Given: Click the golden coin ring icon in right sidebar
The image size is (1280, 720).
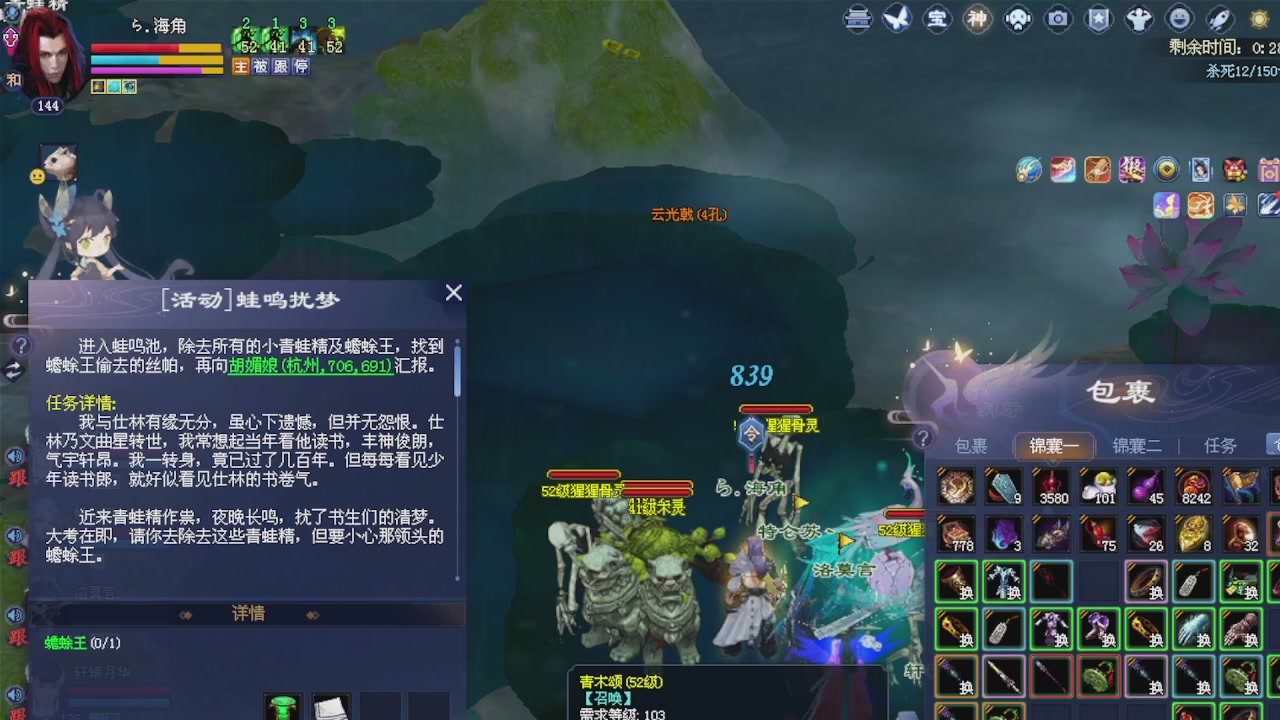Looking at the screenshot, I should coord(1166,169).
